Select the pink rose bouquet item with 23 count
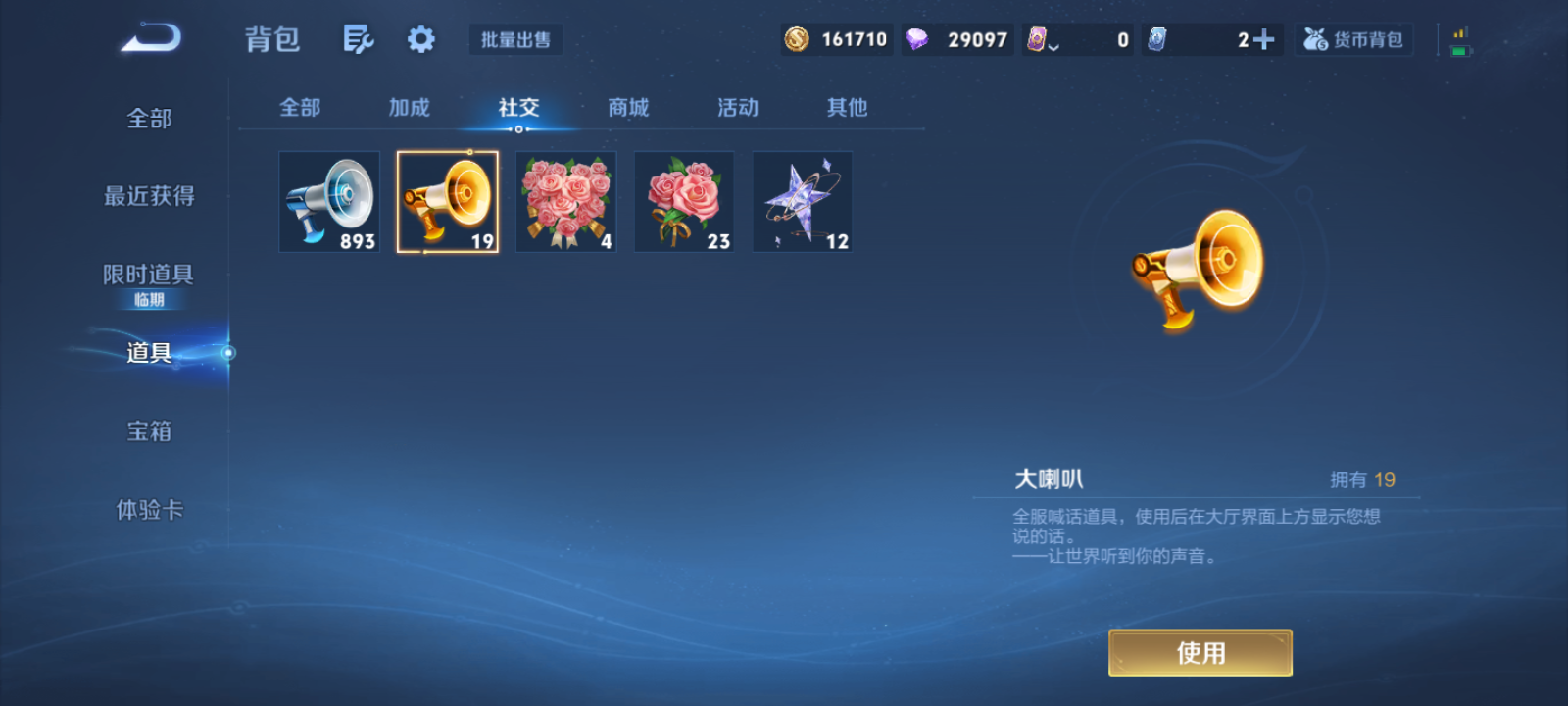 [x=683, y=201]
